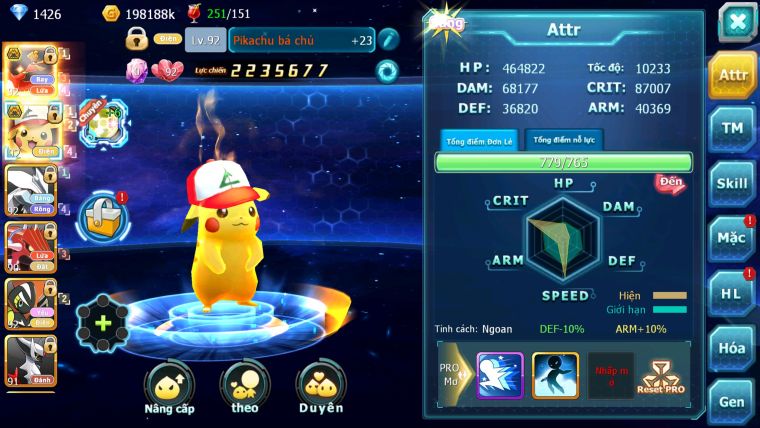Switch to the TM tab
This screenshot has width=760, height=428.
tap(733, 128)
